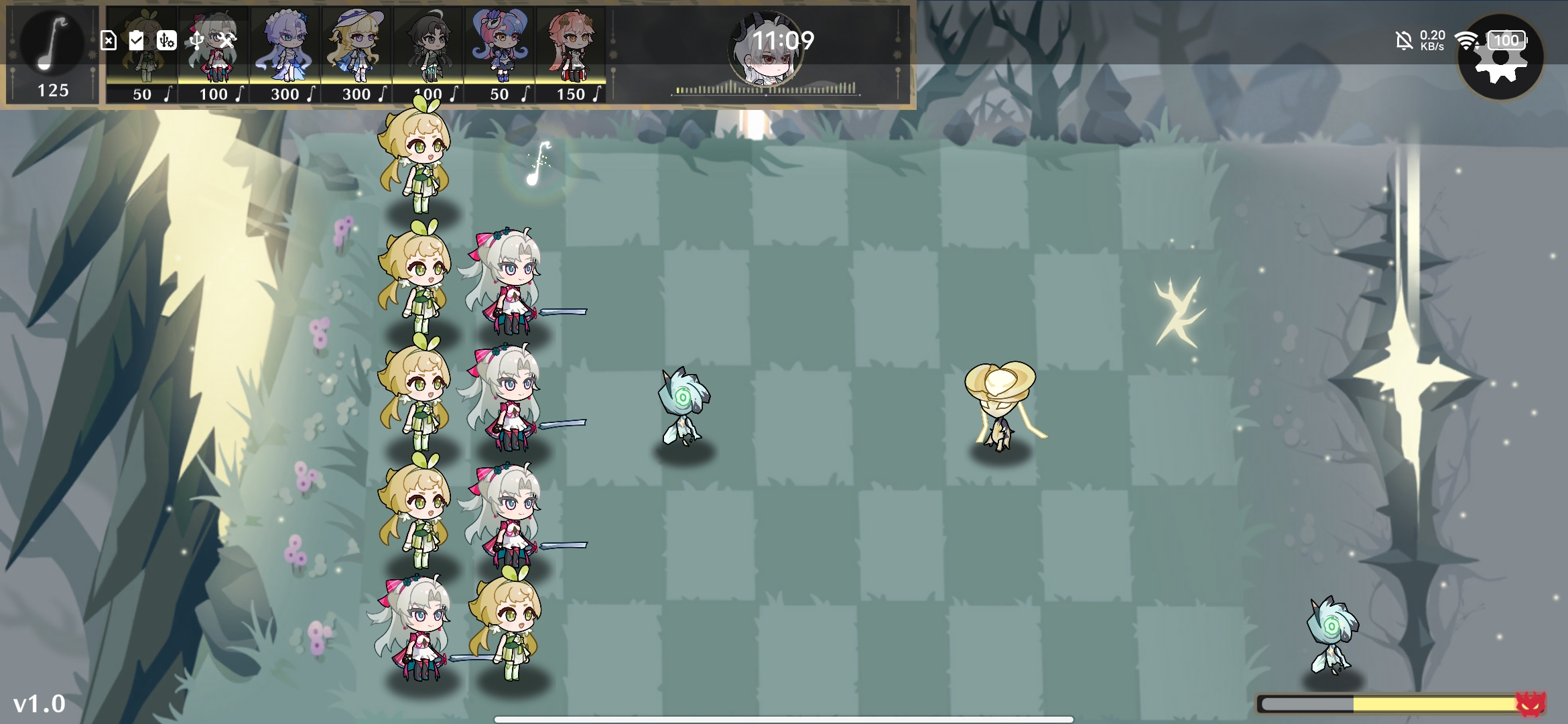
Task: Choose the silver-haired swordswoman card
Action: pyautogui.click(x=214, y=55)
